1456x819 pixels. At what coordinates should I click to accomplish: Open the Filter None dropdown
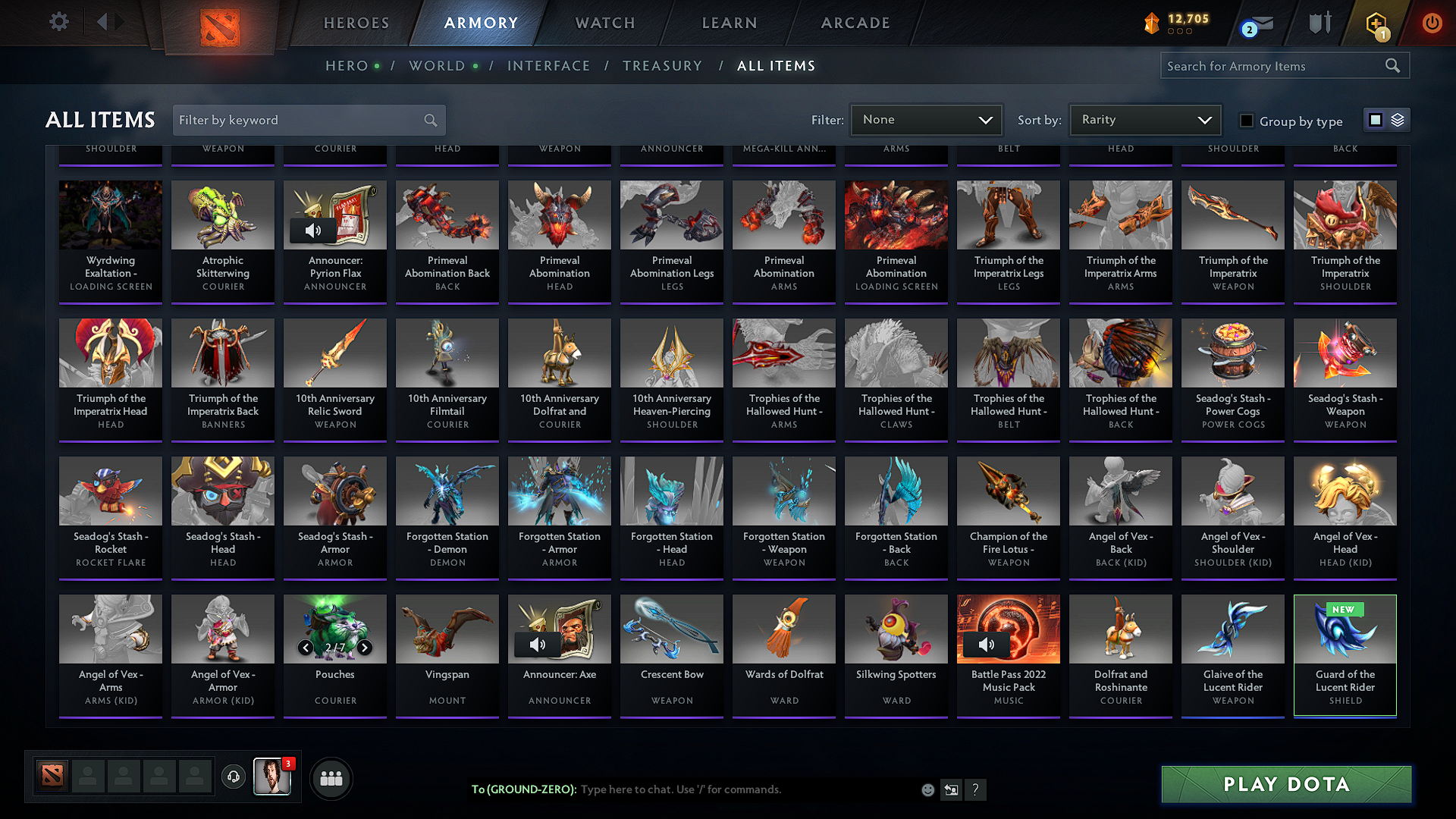point(926,119)
